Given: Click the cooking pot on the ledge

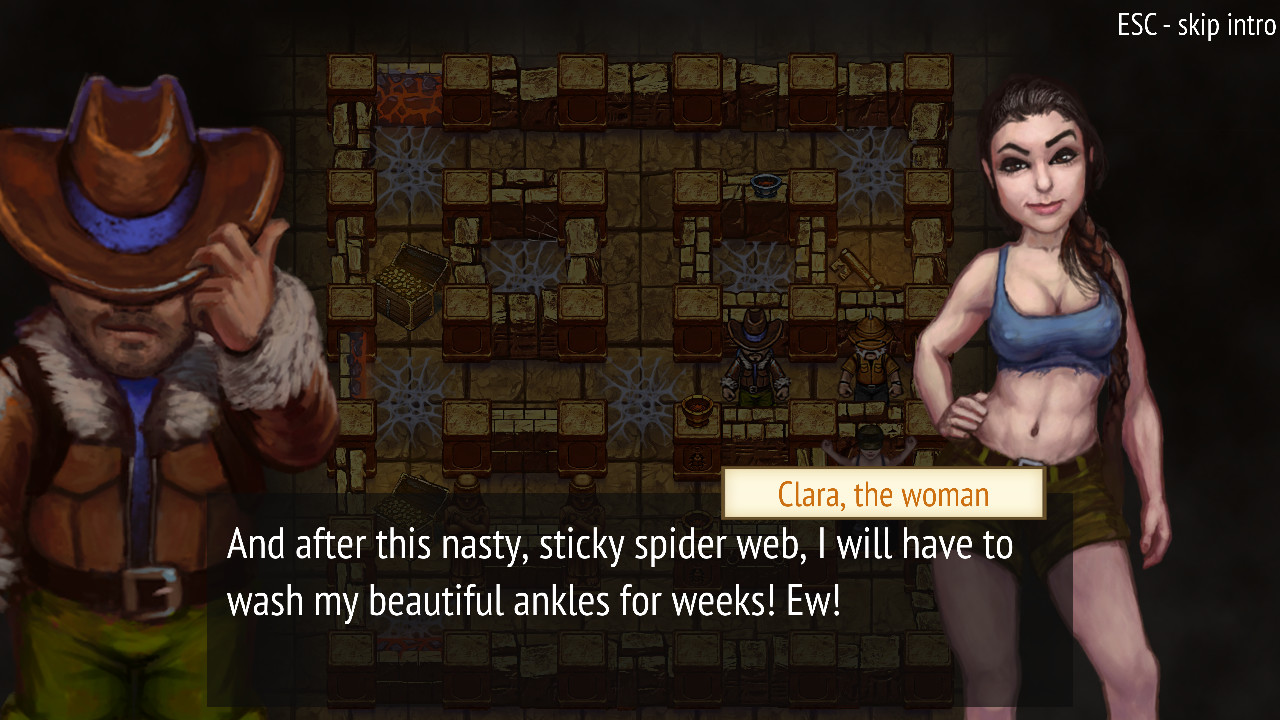Looking at the screenshot, I should tap(763, 184).
